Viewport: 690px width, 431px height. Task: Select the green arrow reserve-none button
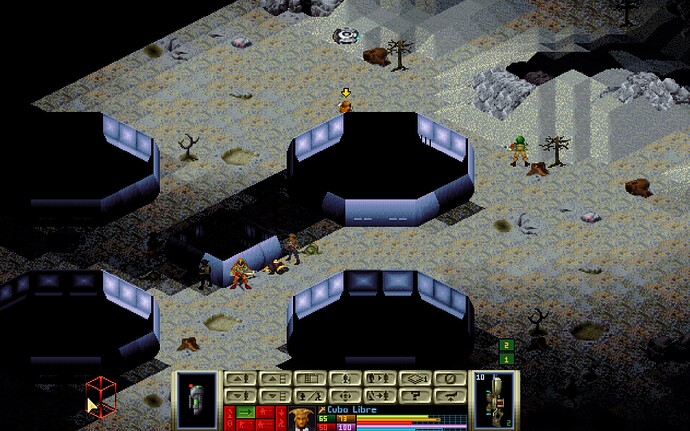[x=244, y=412]
